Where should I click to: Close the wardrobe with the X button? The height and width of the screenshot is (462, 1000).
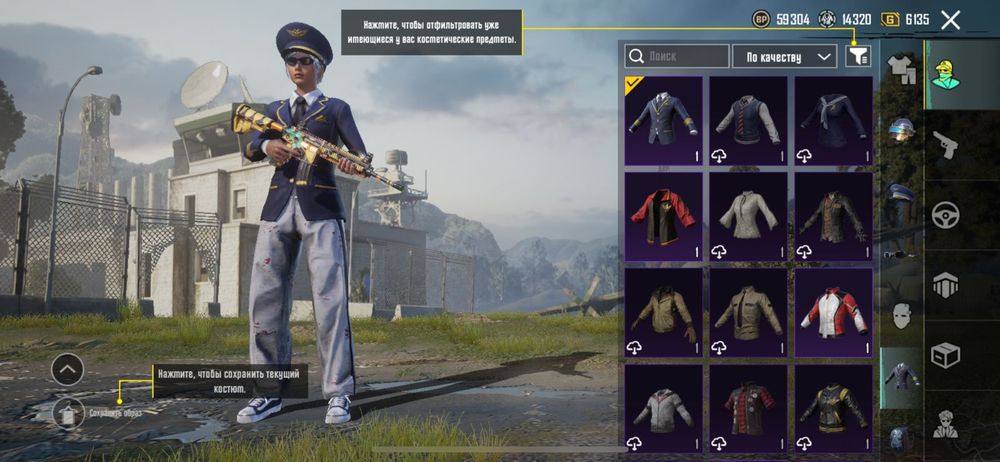[951, 20]
